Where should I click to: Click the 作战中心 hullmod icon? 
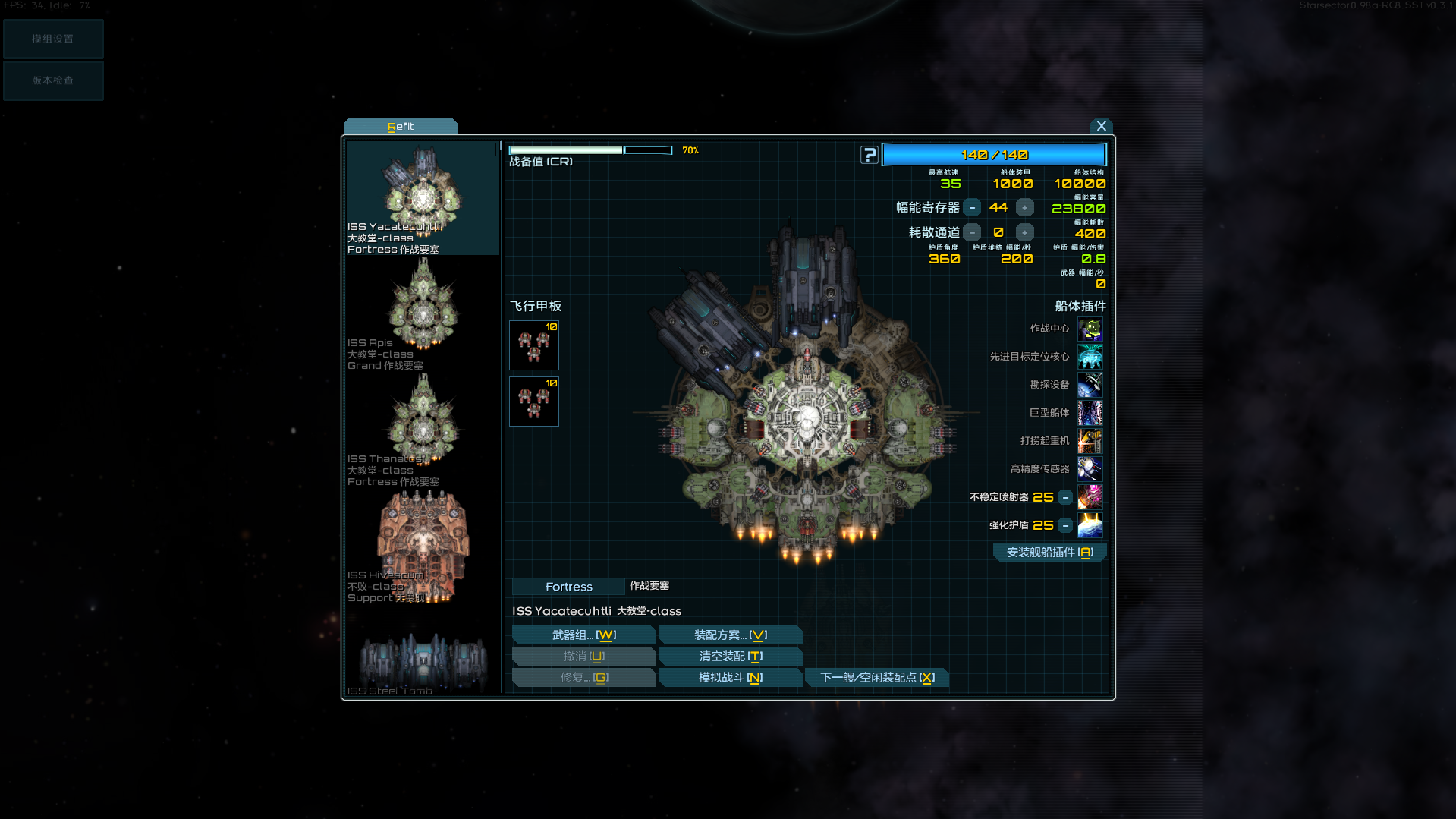pyautogui.click(x=1090, y=329)
